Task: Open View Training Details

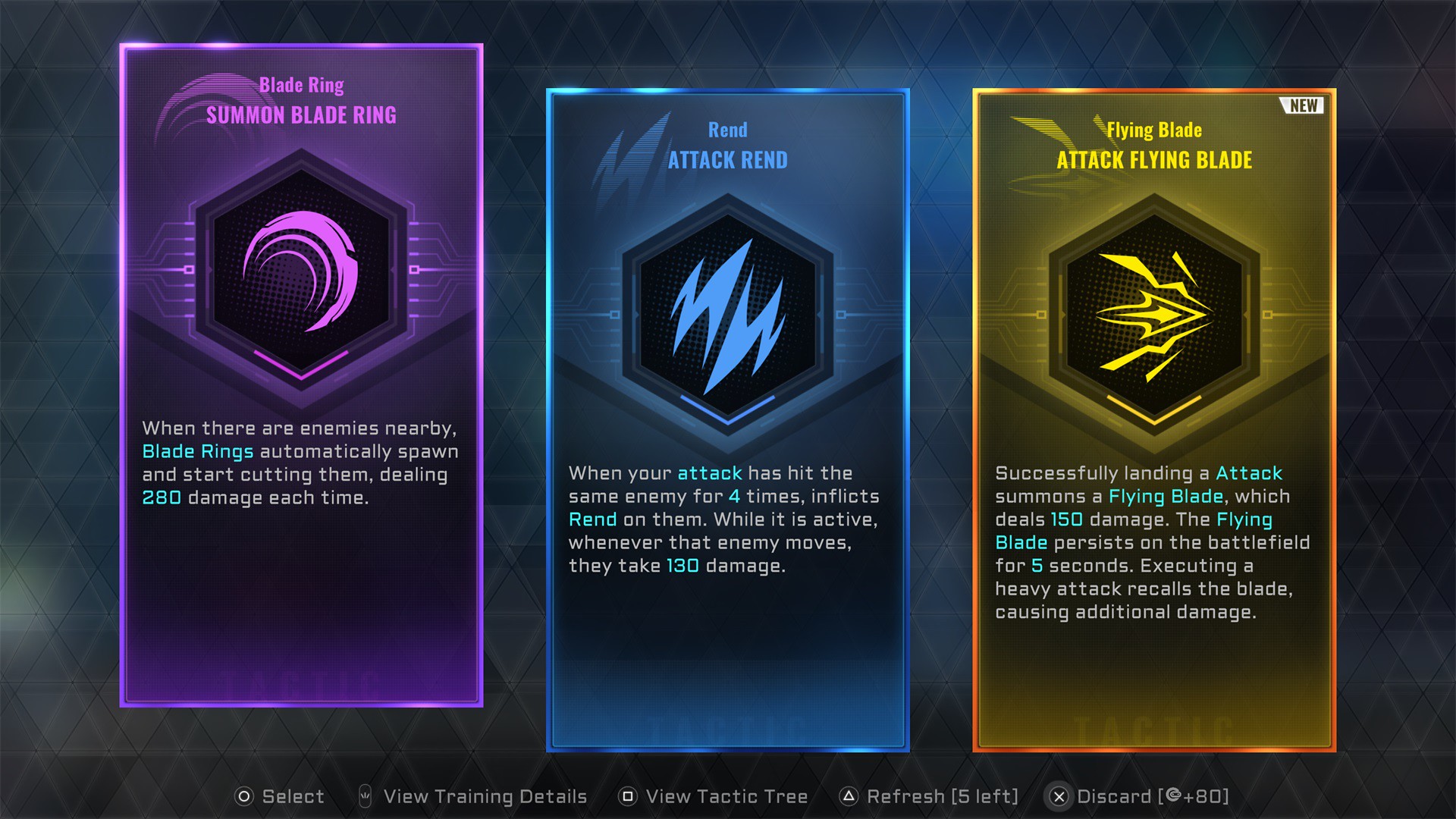Action: tap(485, 796)
